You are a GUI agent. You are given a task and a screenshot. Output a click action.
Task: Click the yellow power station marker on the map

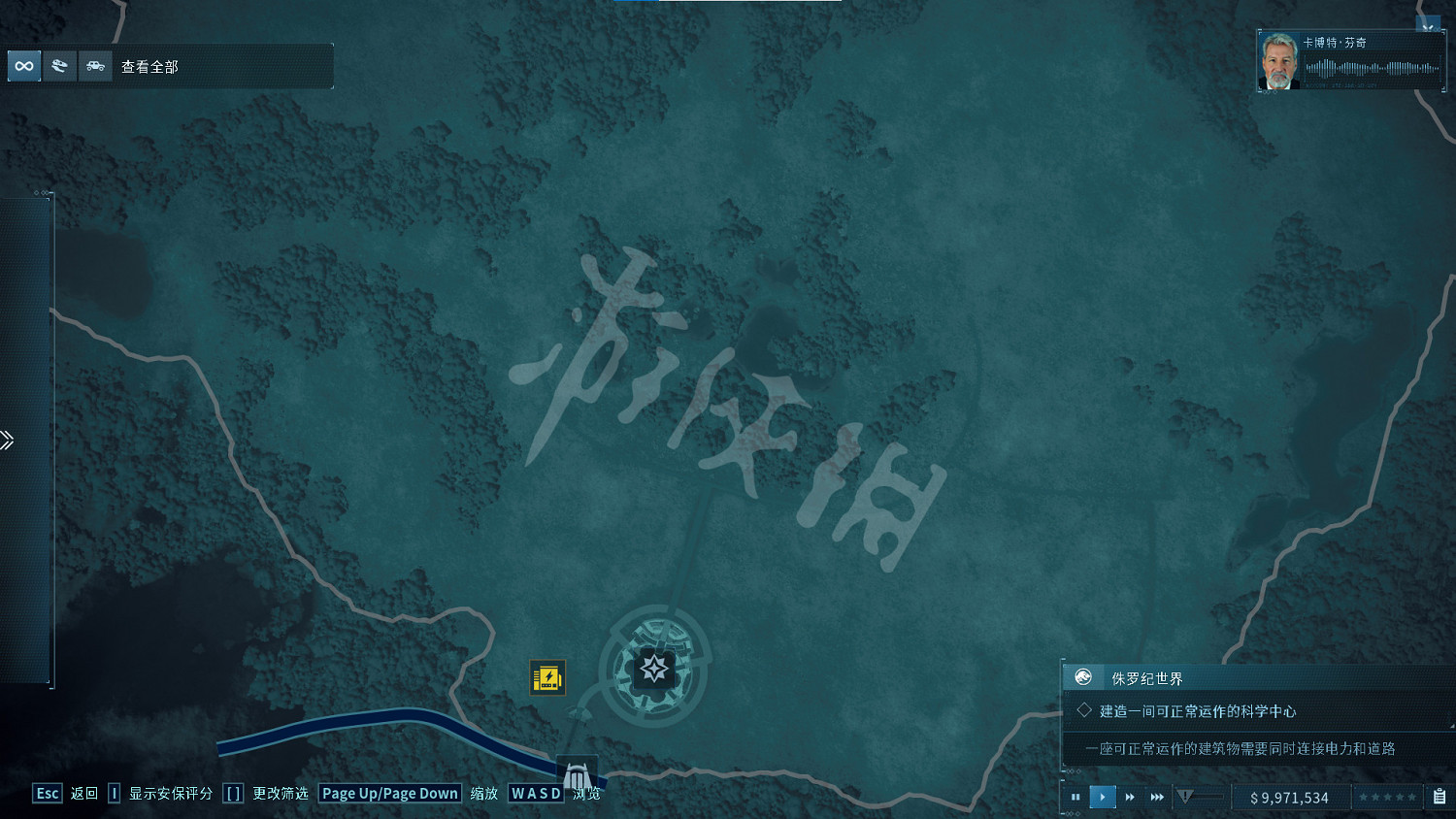(548, 678)
